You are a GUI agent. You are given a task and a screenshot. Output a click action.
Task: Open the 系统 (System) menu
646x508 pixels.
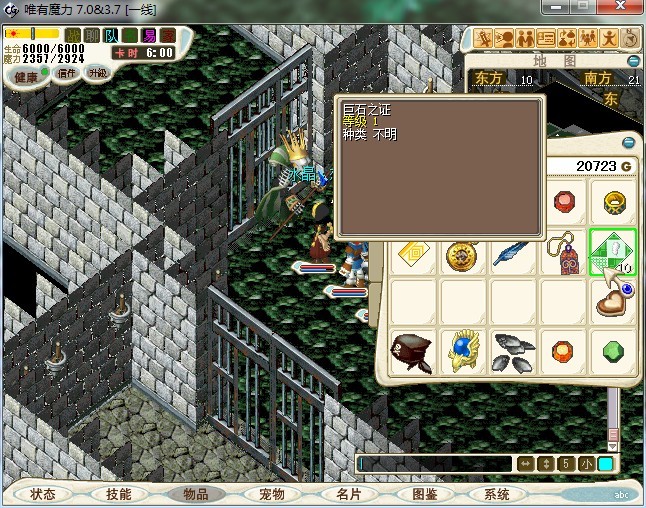tap(497, 494)
